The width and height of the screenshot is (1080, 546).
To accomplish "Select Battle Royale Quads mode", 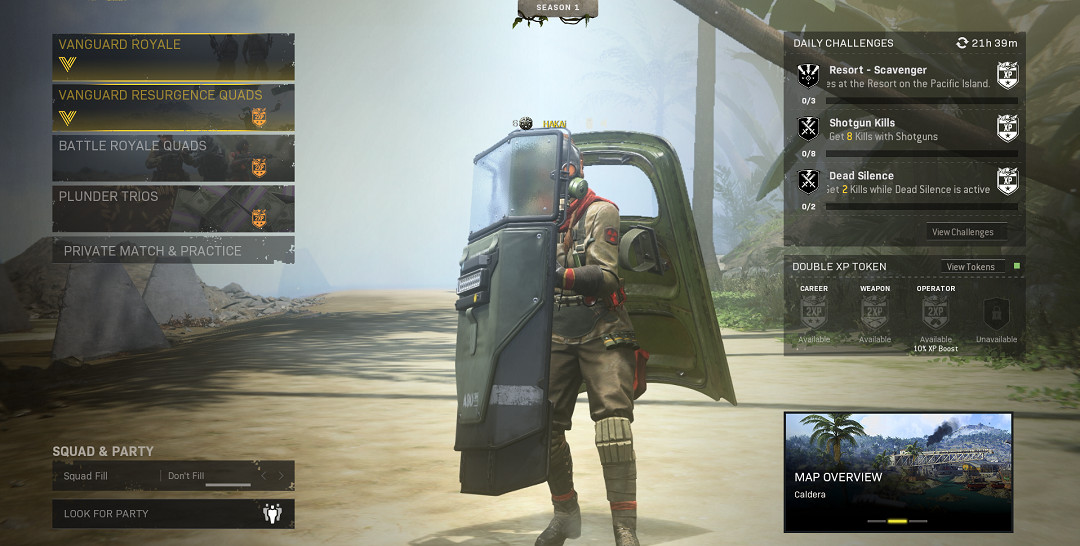I will tap(173, 158).
